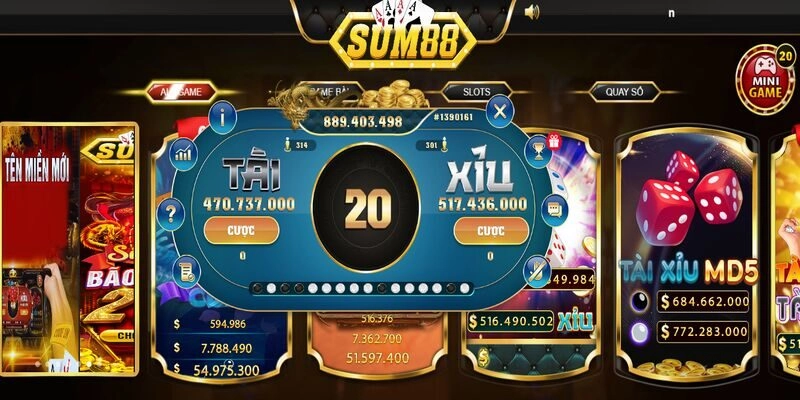This screenshot has width=800, height=400.
Task: Open the info icon on the popup
Action: [222, 116]
